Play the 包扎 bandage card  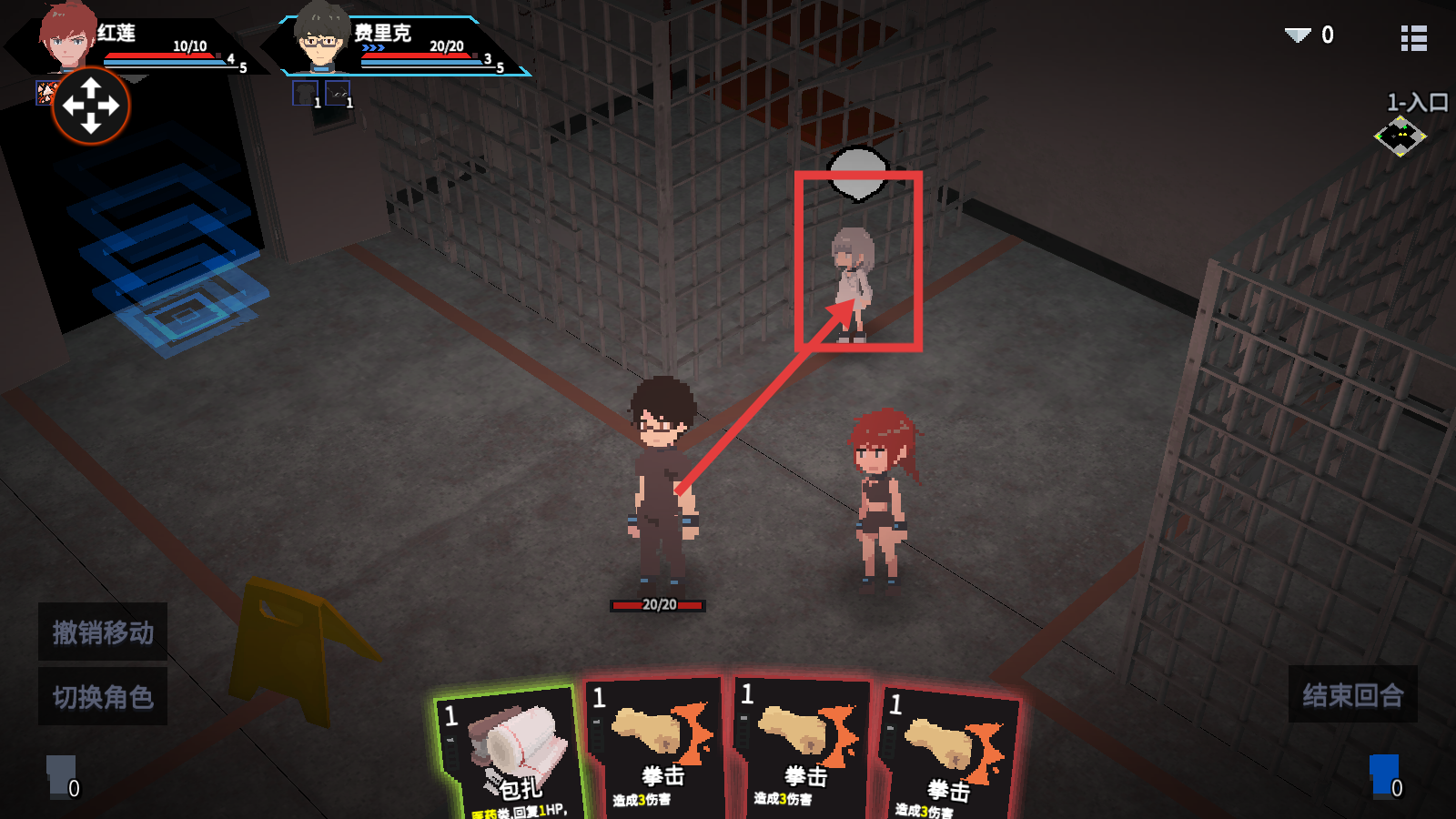point(510,755)
